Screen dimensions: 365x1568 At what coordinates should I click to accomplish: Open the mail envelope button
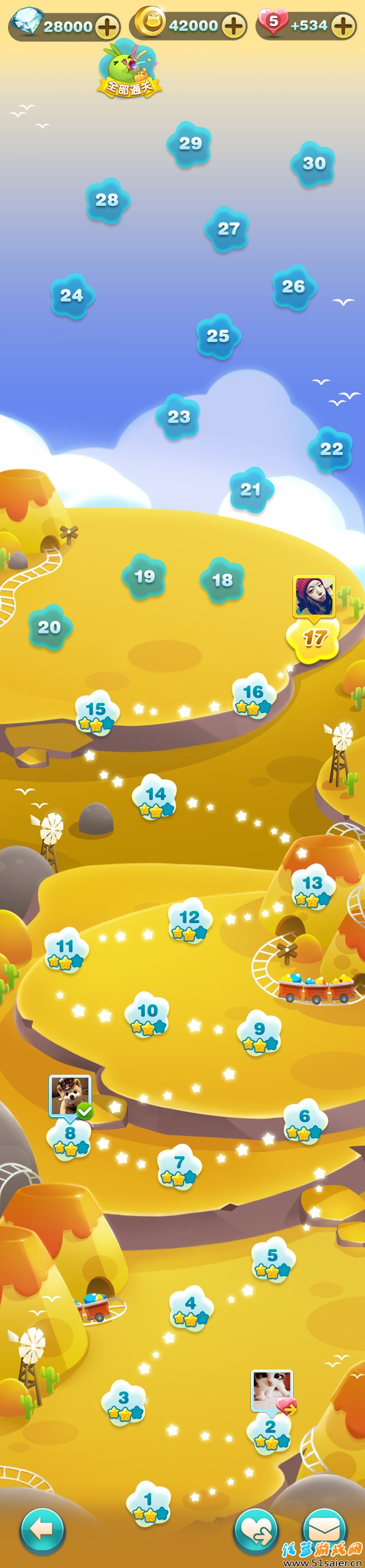325,1529
